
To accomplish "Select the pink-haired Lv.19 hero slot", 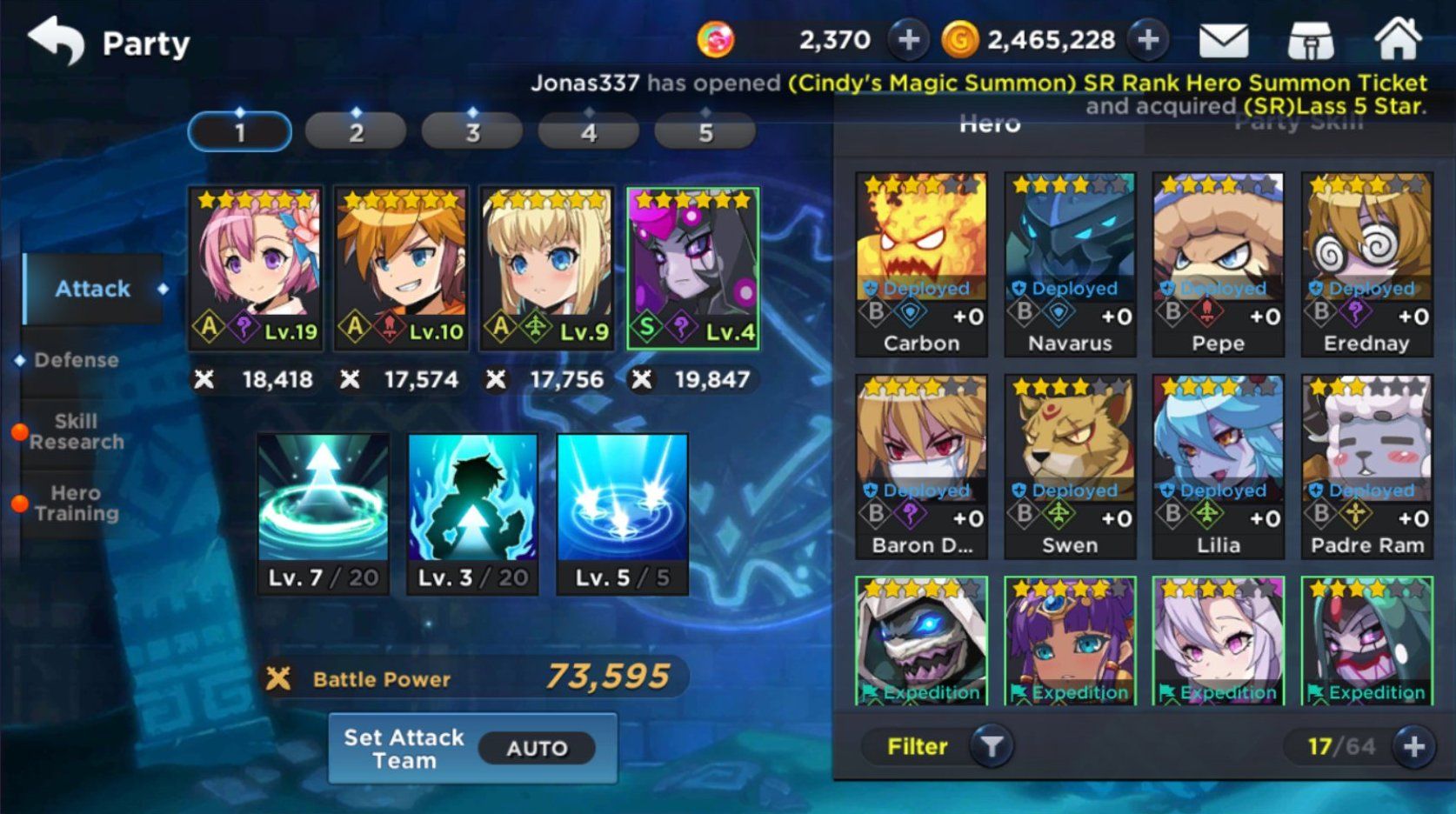I will click(257, 268).
